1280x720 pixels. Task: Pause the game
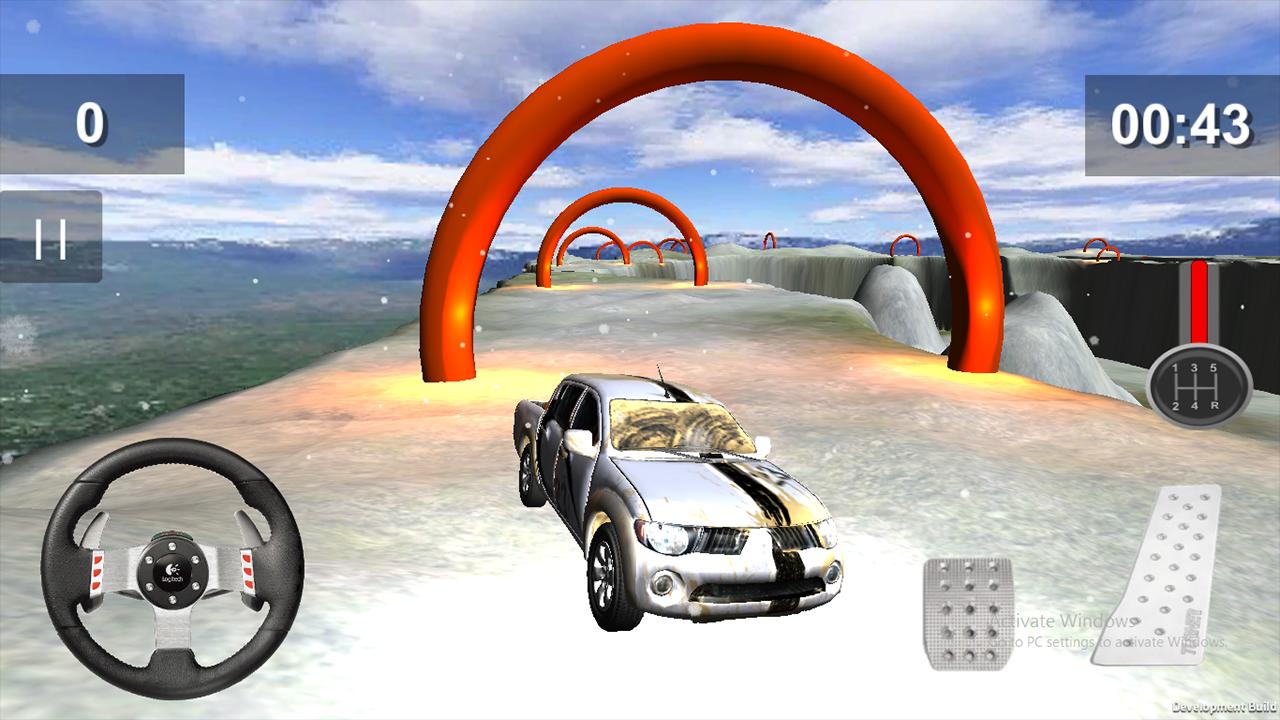[x=50, y=237]
